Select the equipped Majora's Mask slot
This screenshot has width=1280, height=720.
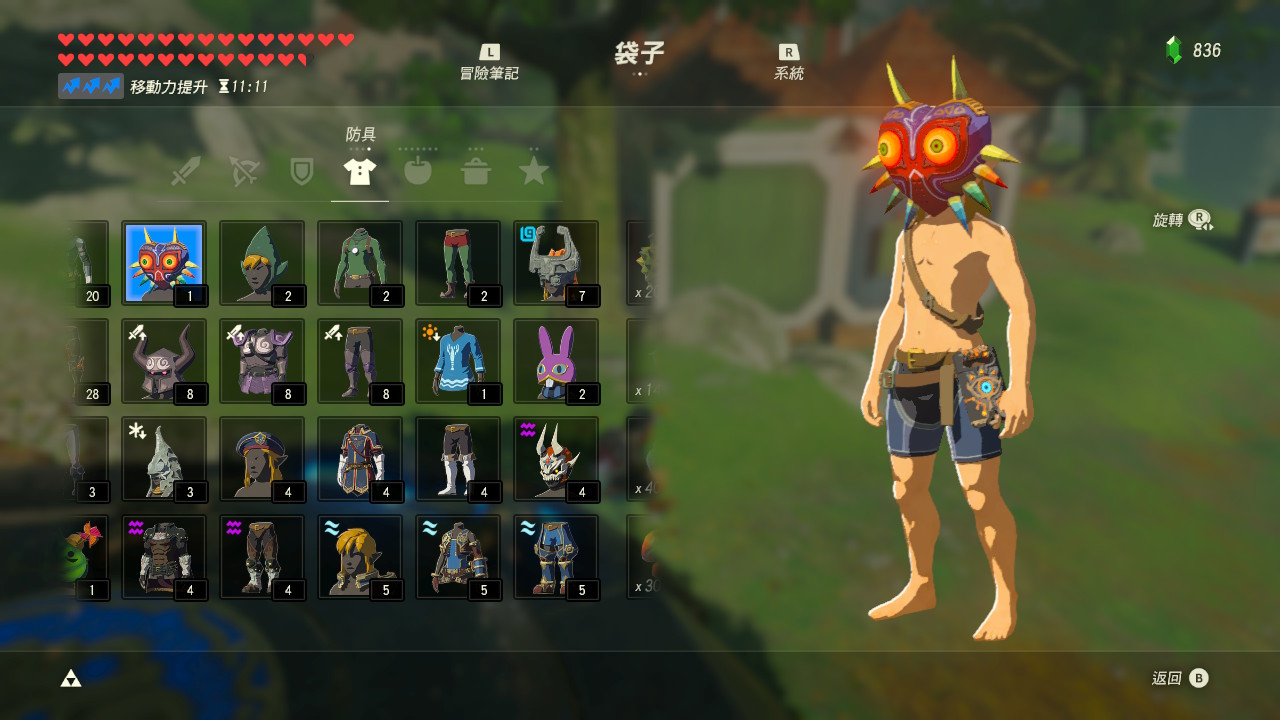[x=163, y=262]
